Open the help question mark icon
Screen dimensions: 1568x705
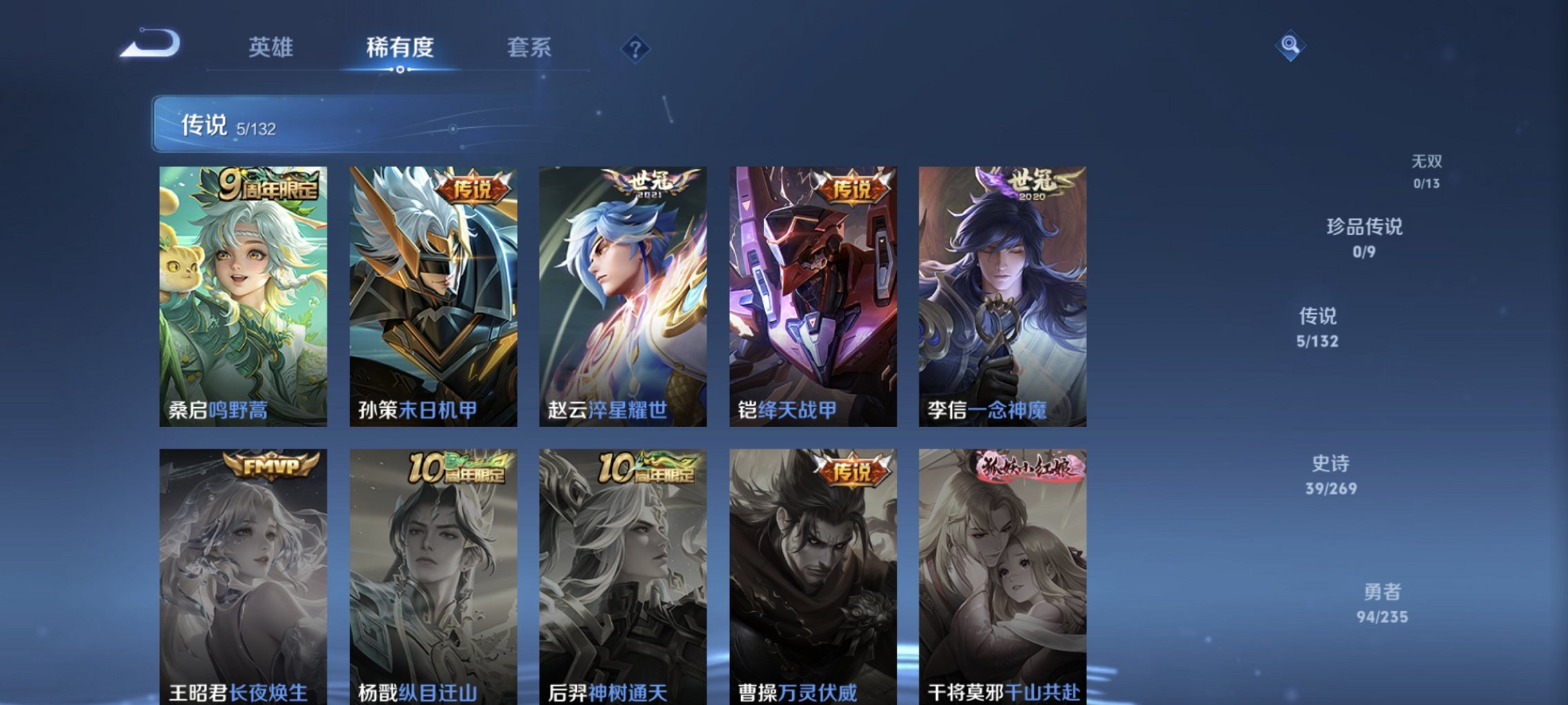pyautogui.click(x=636, y=48)
